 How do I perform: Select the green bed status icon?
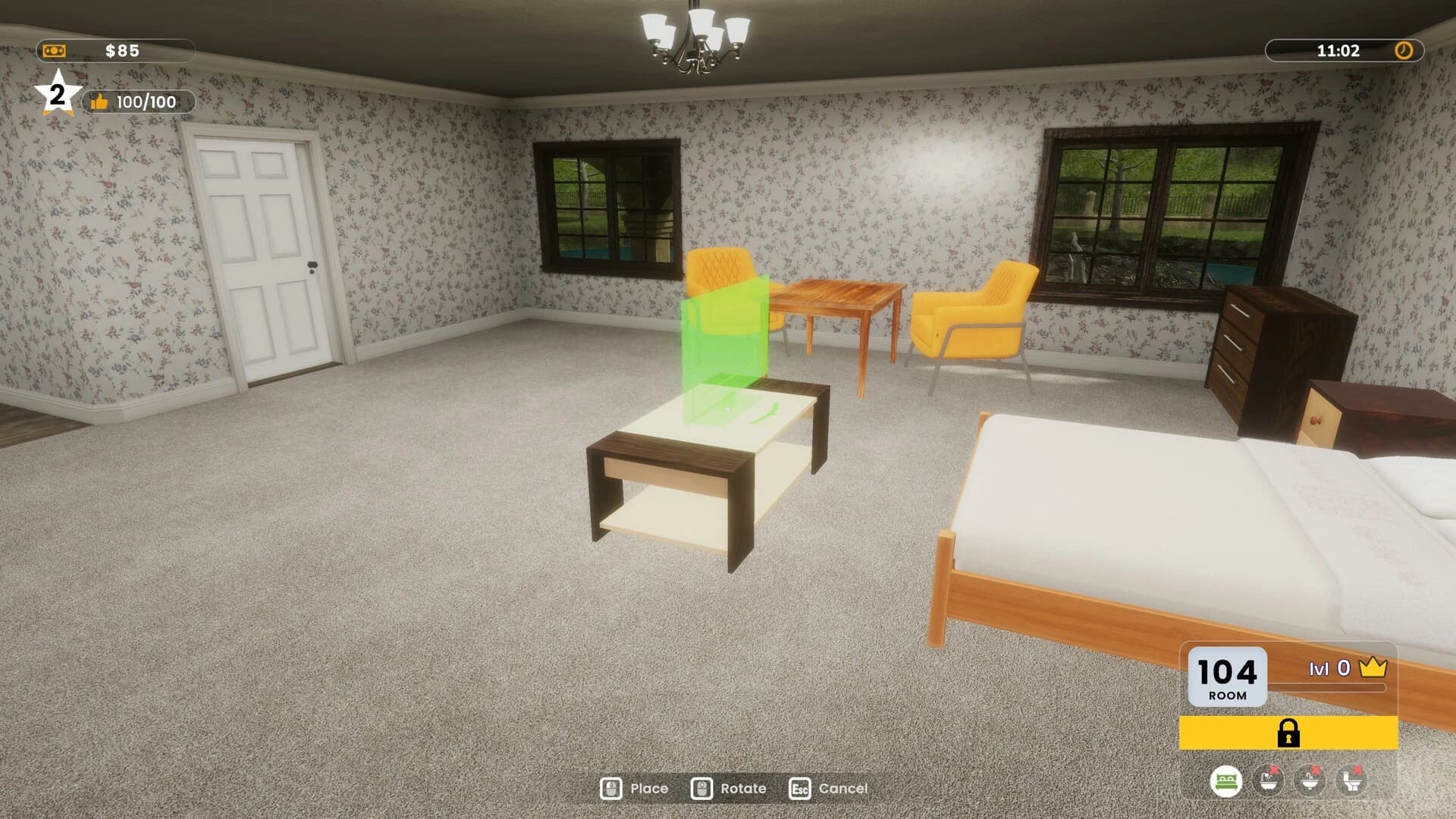click(x=1226, y=780)
